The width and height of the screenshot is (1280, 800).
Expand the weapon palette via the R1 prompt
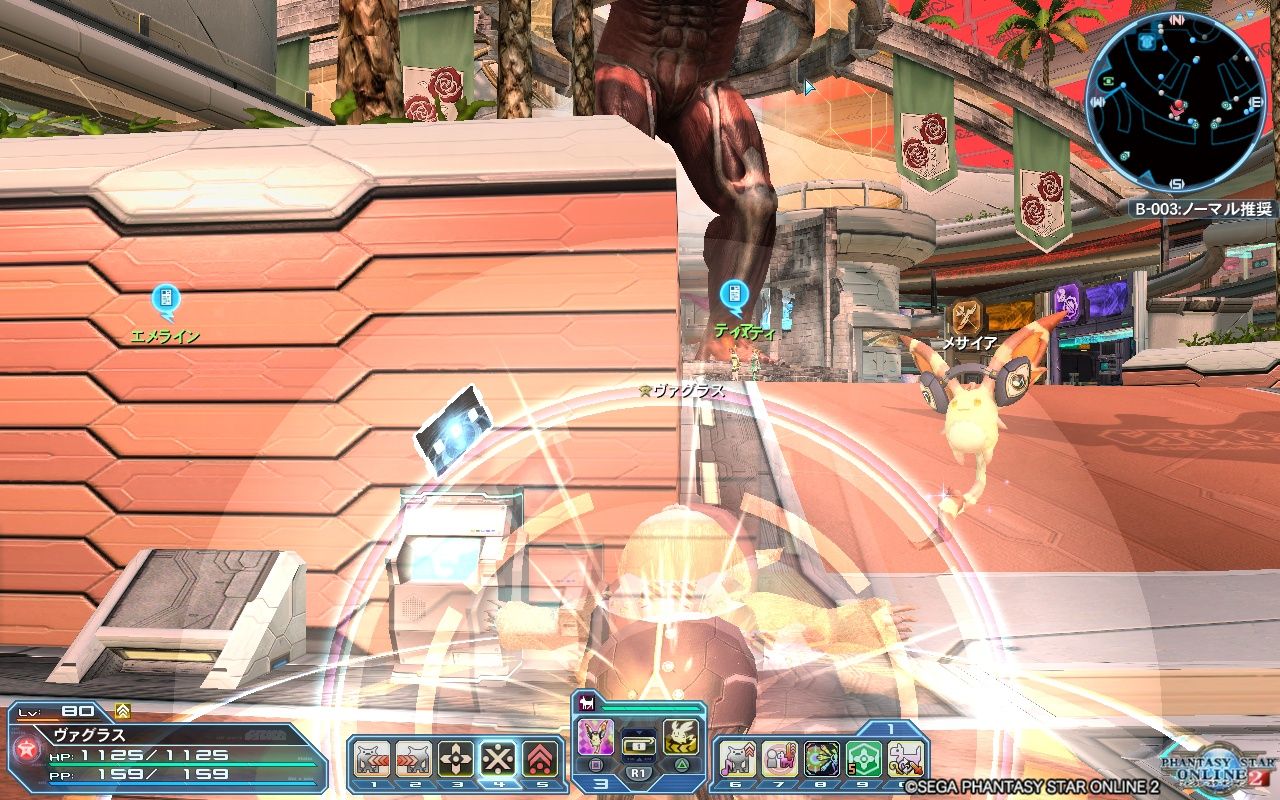click(x=638, y=772)
